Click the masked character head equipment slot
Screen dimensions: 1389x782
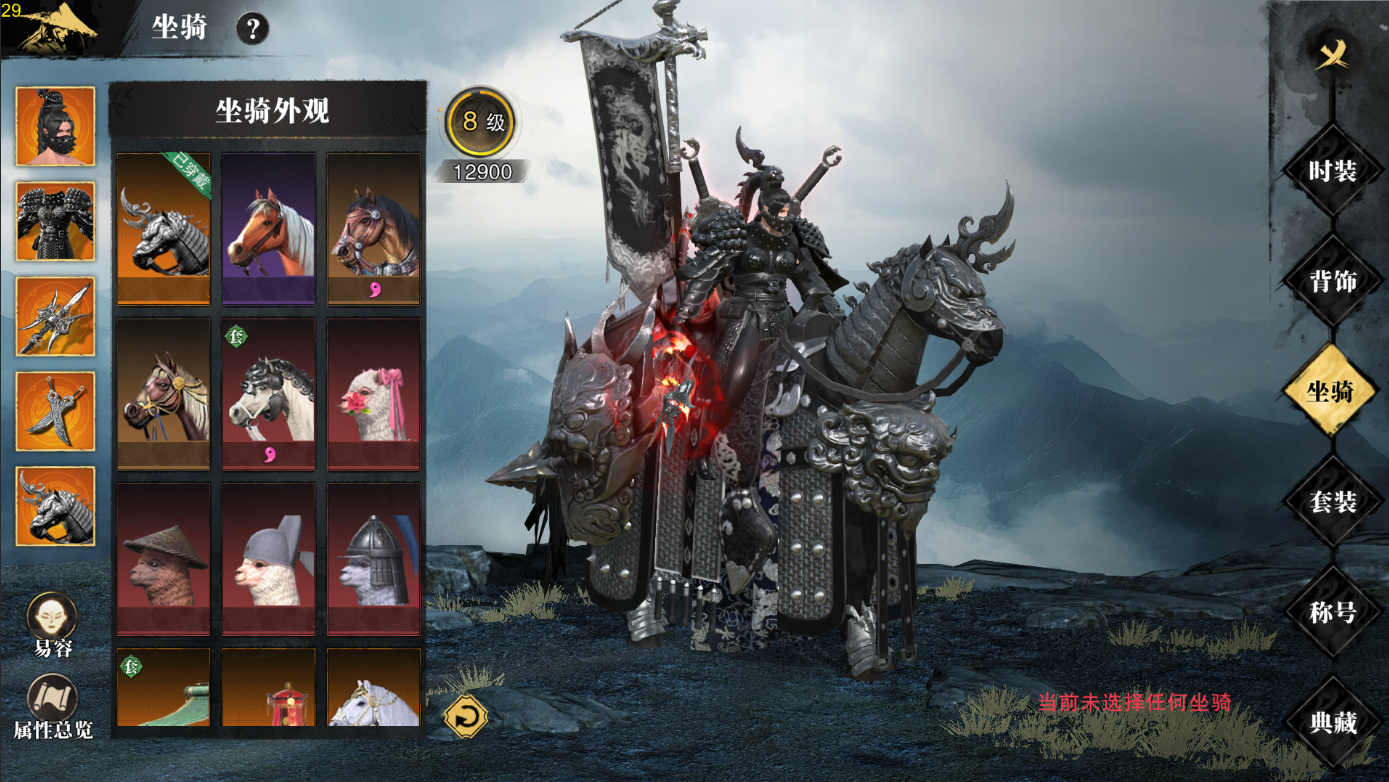pos(56,127)
